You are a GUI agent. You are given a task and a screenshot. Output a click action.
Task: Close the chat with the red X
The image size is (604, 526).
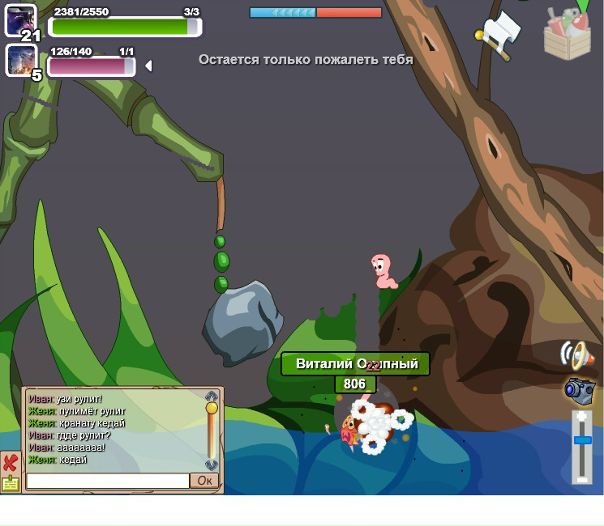(10, 463)
